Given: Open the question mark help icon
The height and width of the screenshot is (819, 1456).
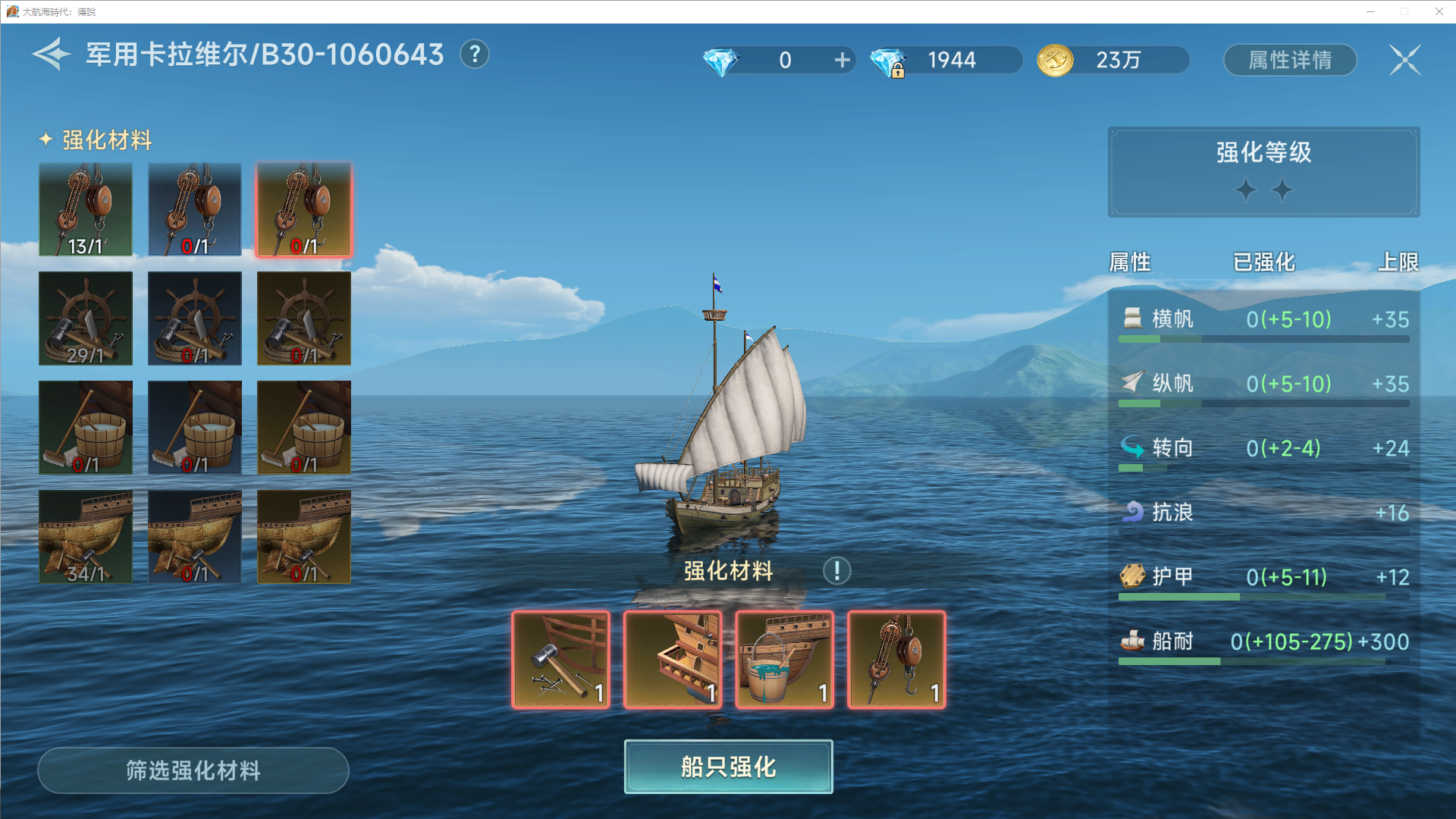Looking at the screenshot, I should coord(475,55).
